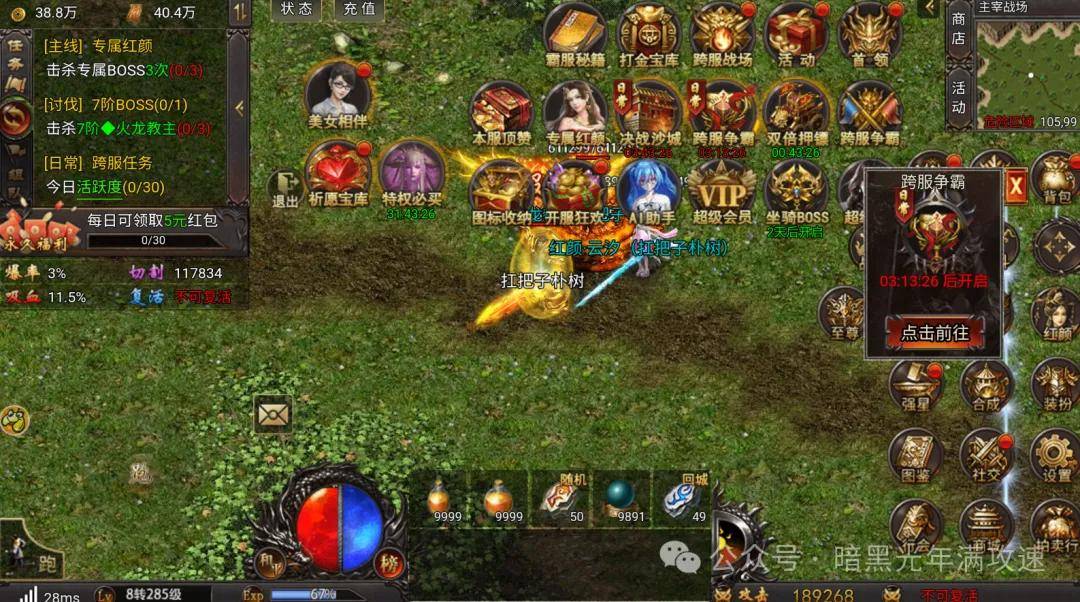The width and height of the screenshot is (1080, 602).
Task: Open the 超级会员 VIP icon
Action: pos(721,192)
